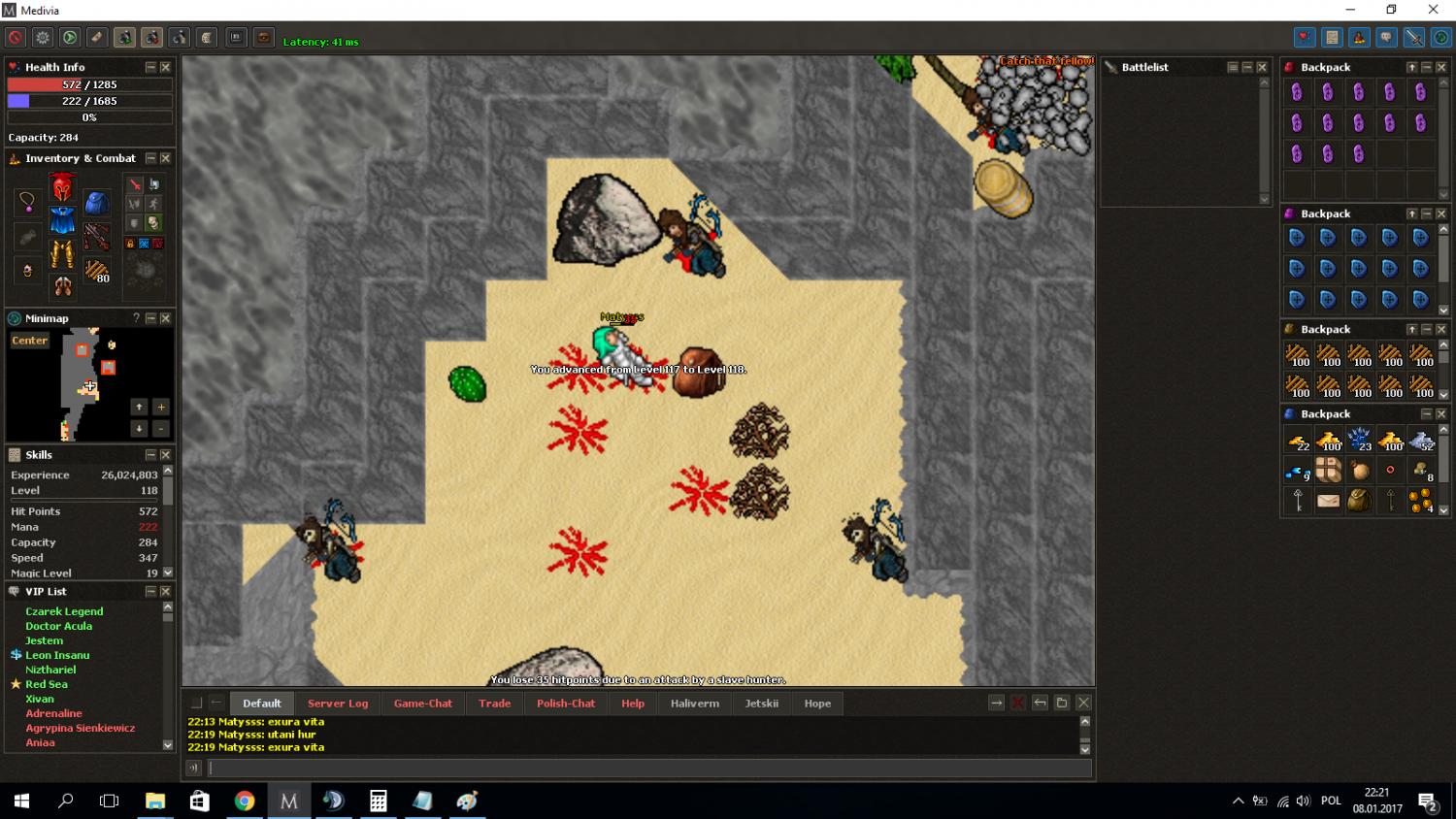
Task: Minimize the Inventory & Combat panel
Action: tap(150, 158)
